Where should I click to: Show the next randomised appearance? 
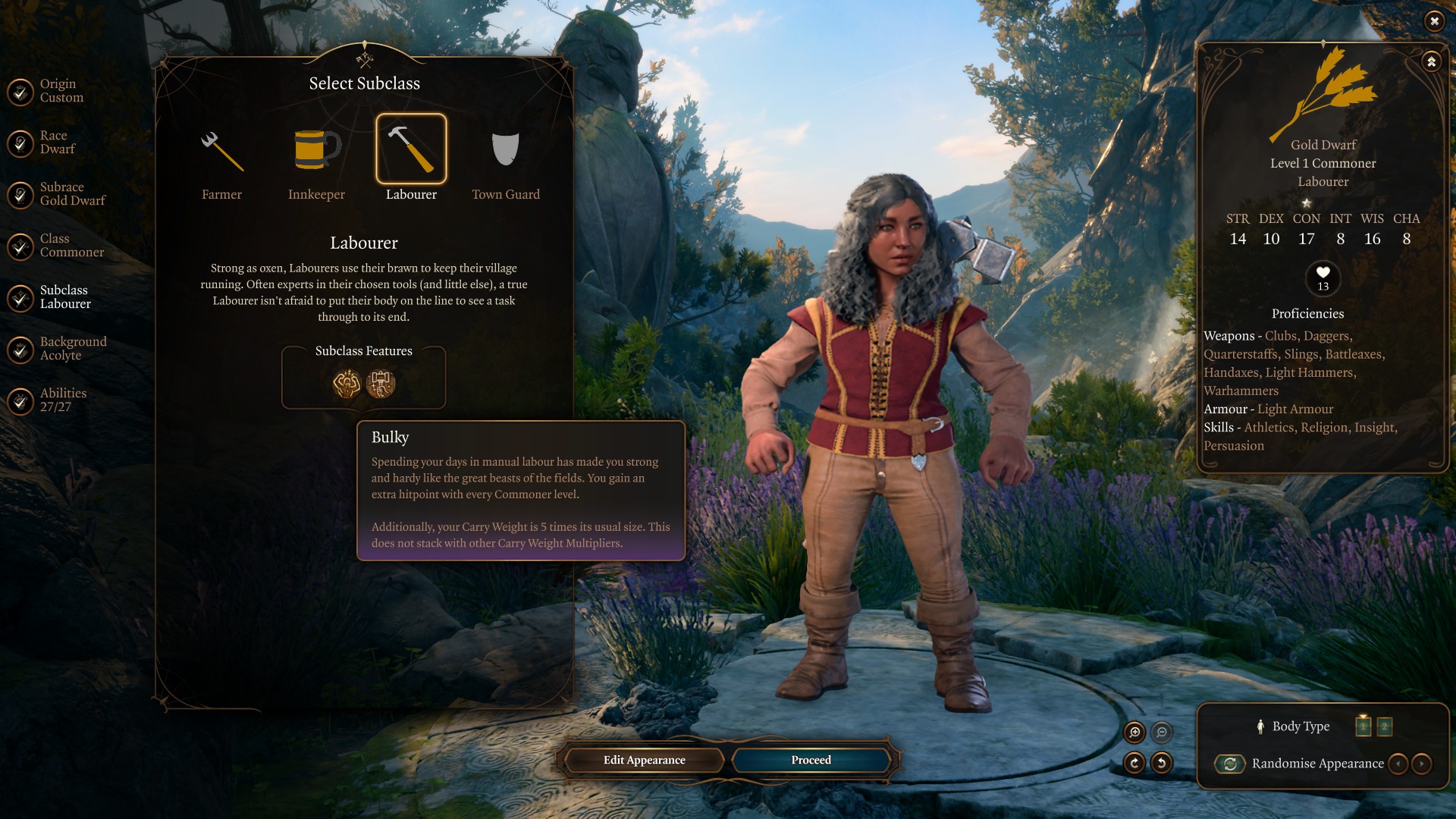pos(1422,764)
